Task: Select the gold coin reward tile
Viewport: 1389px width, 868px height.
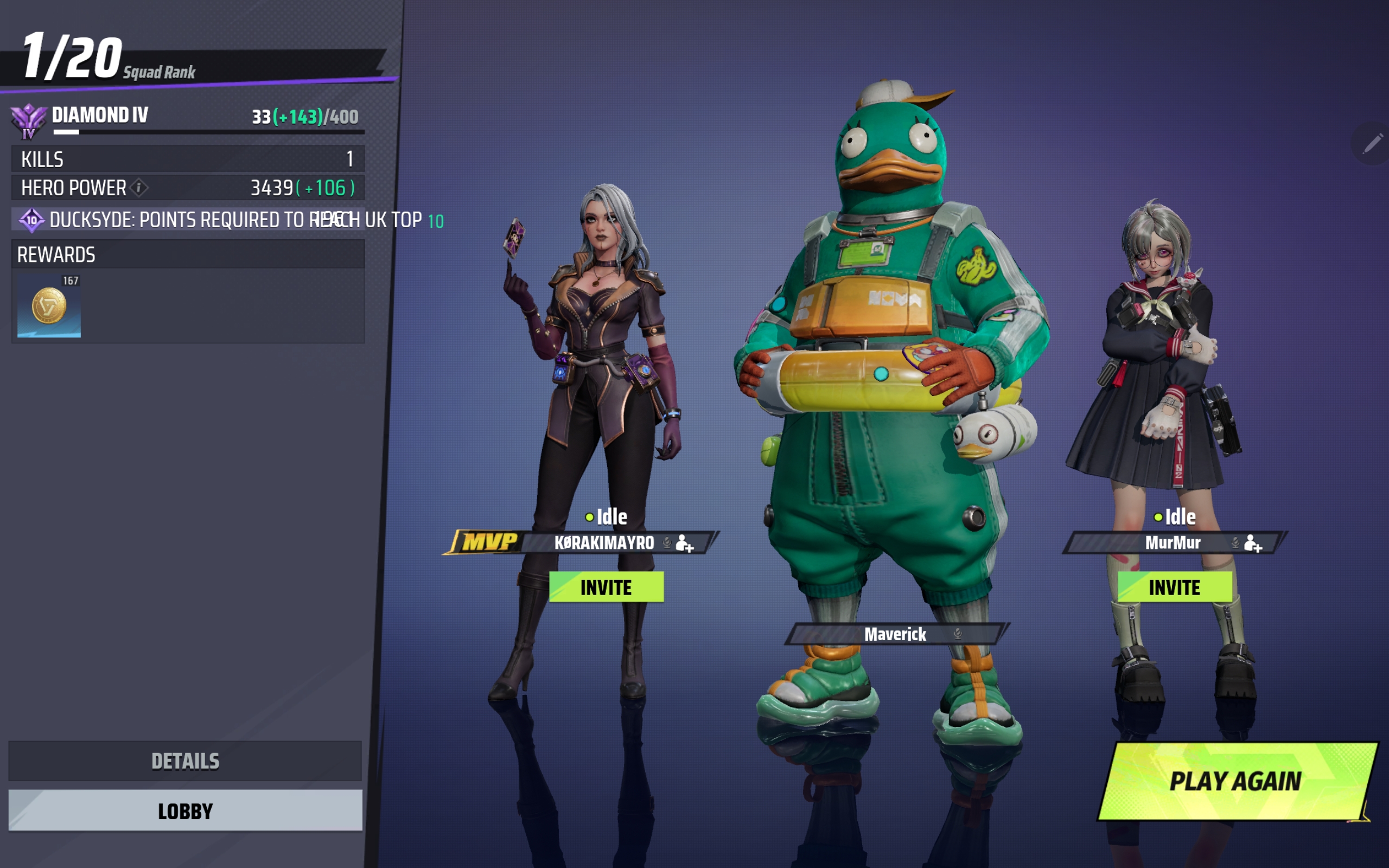Action: pyautogui.click(x=49, y=307)
